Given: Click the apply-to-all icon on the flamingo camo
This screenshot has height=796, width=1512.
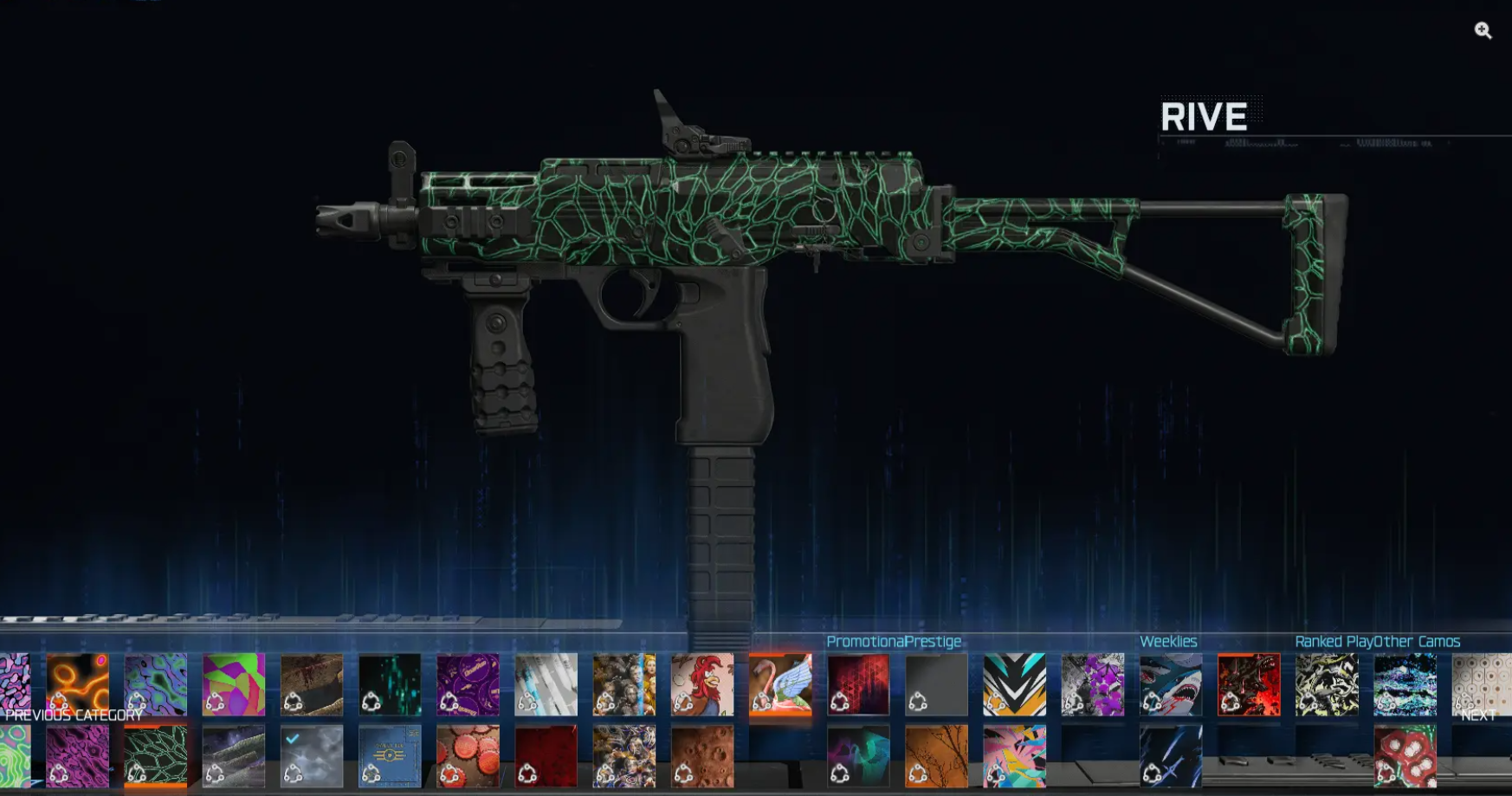Looking at the screenshot, I should pyautogui.click(x=763, y=702).
